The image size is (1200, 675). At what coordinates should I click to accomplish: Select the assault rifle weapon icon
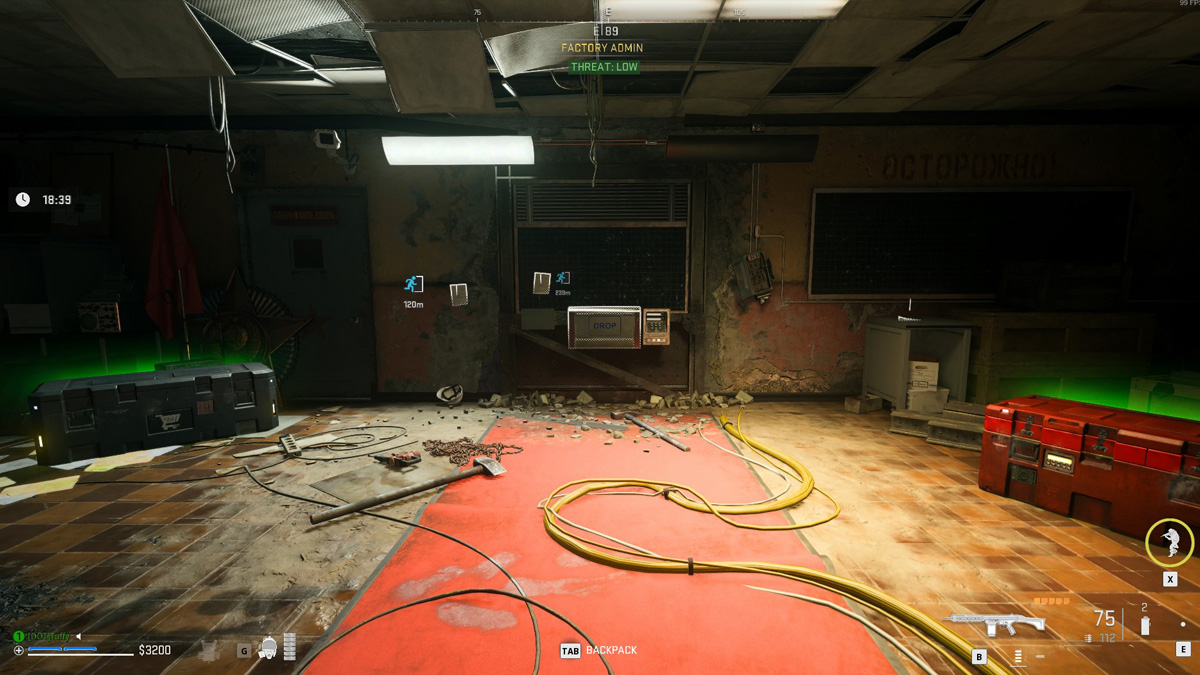(x=994, y=623)
